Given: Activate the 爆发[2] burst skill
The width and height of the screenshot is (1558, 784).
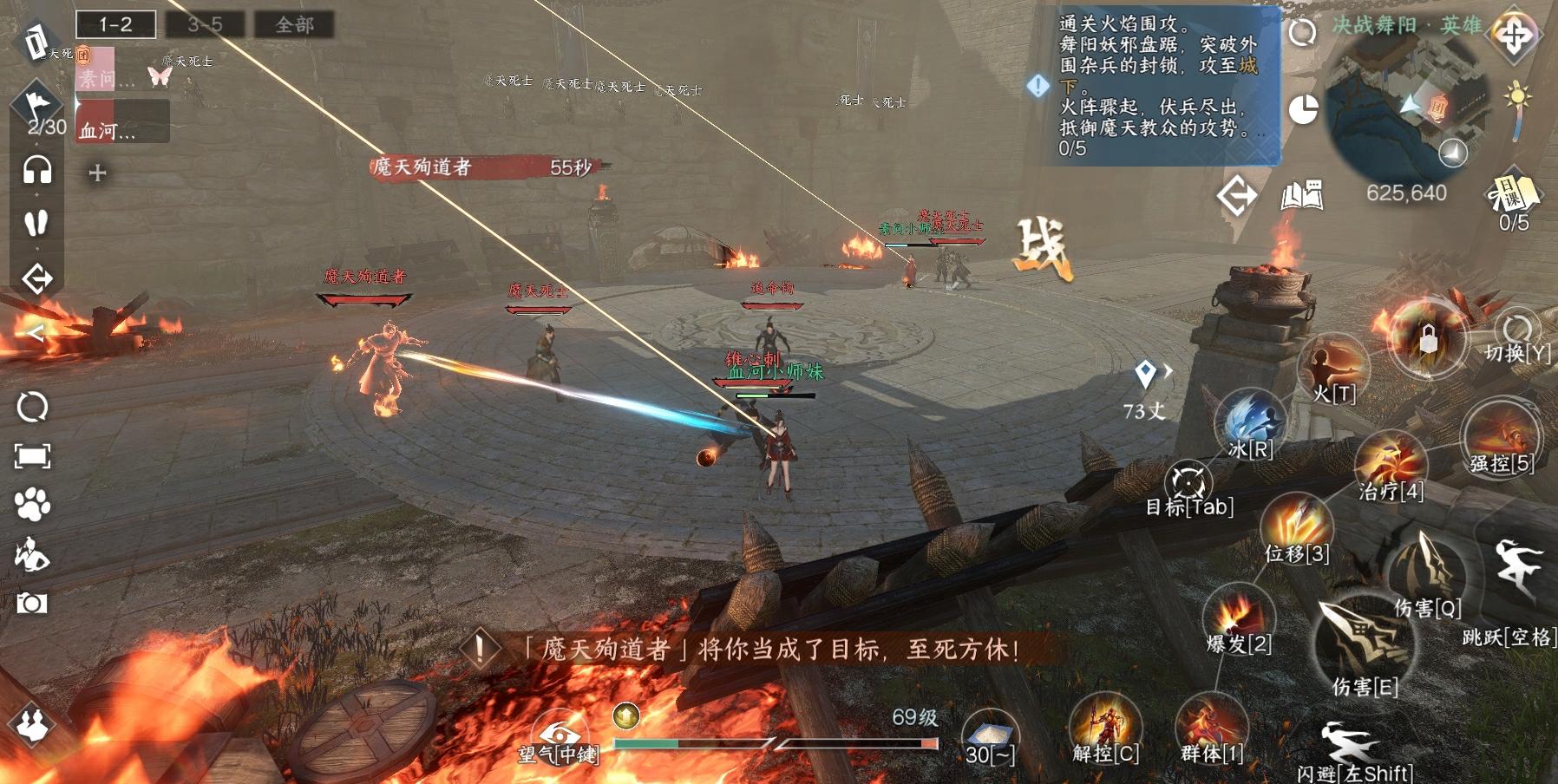Looking at the screenshot, I should click(1238, 616).
